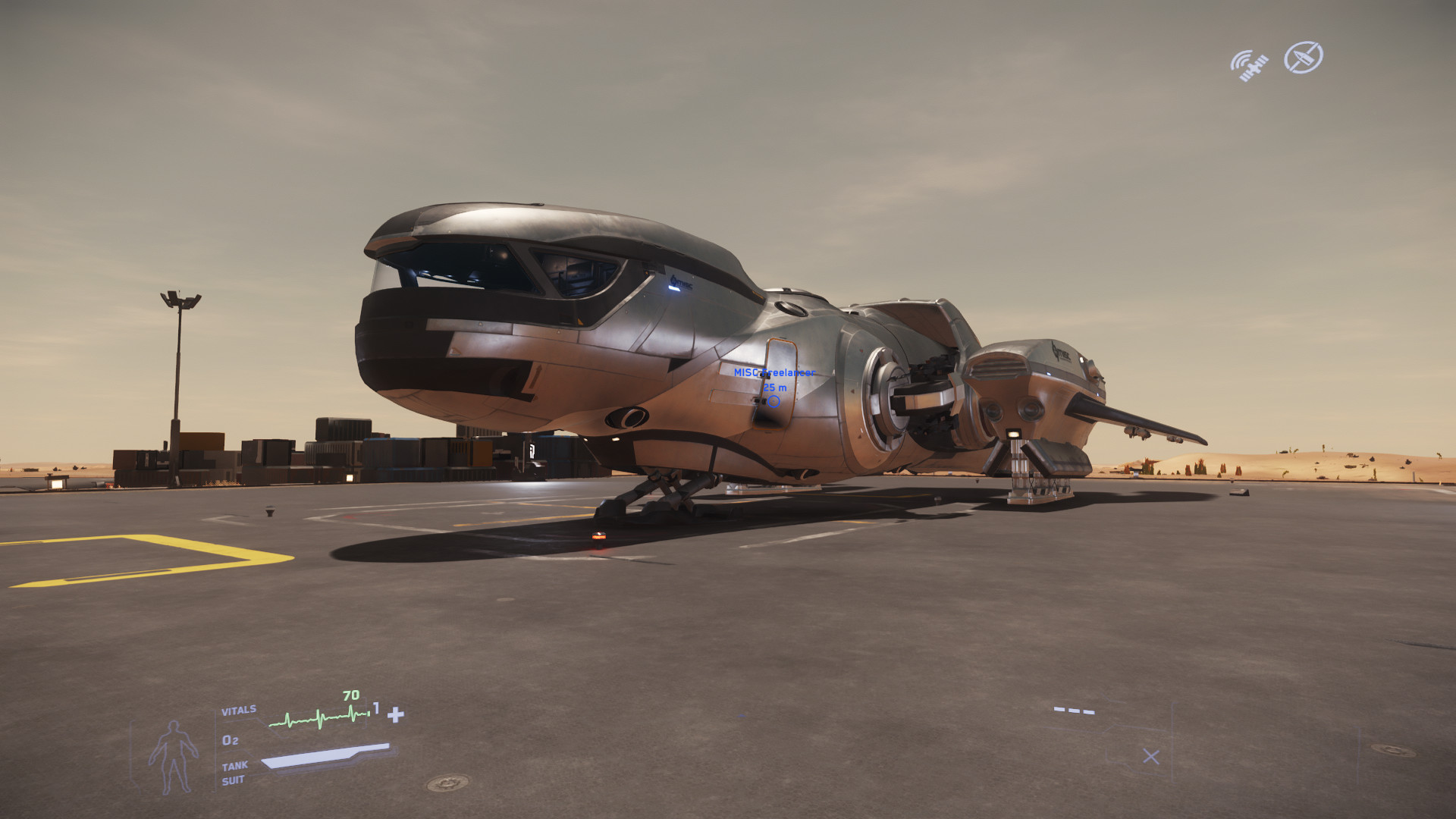Open the body silhouette status figure

[173, 757]
